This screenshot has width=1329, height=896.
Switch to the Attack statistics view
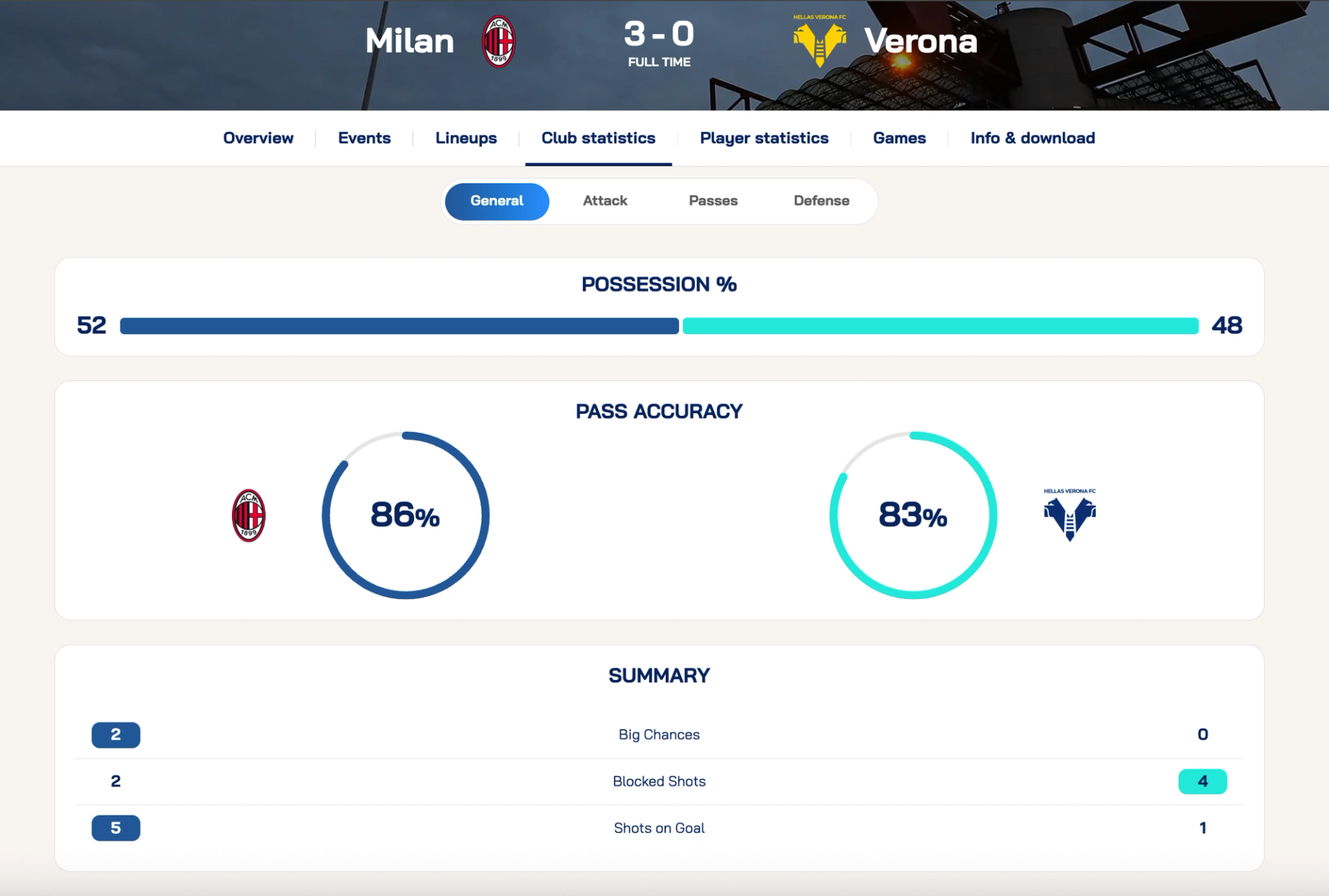coord(605,201)
